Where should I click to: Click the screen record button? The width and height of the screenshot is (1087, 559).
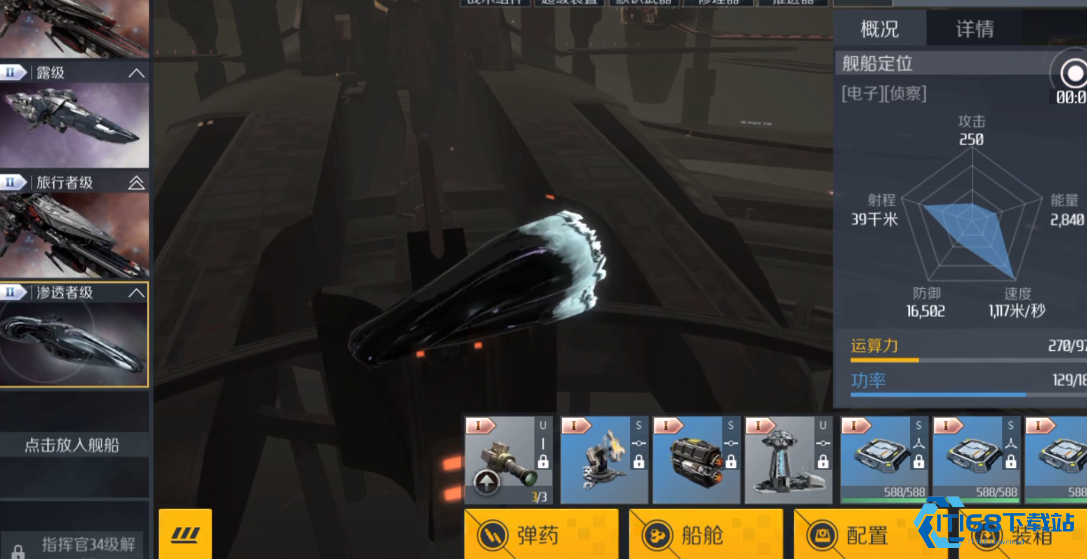(x=1073, y=74)
